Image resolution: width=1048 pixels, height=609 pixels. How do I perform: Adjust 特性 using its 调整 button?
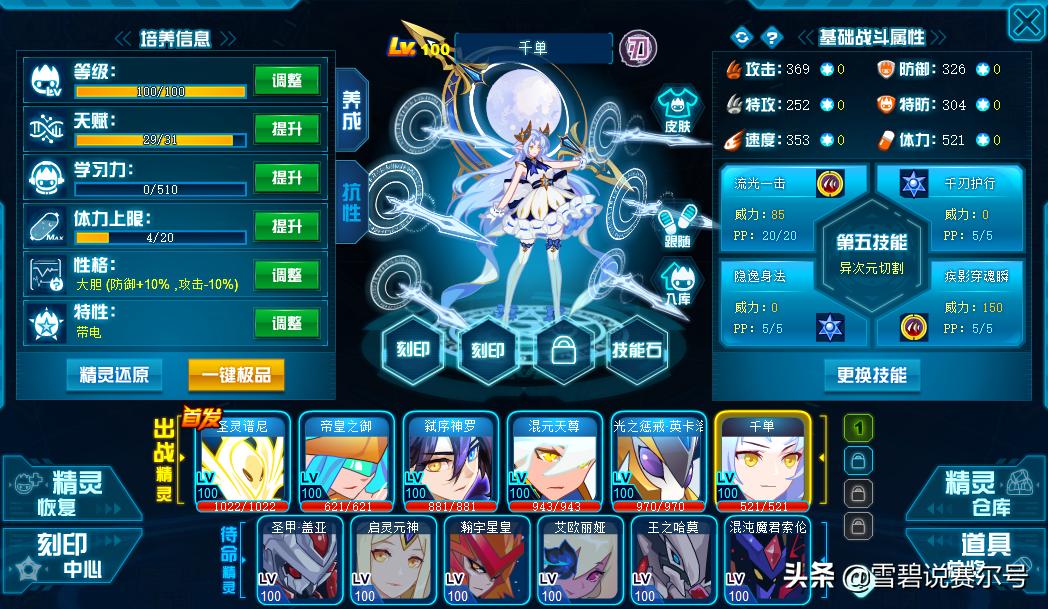click(x=287, y=323)
